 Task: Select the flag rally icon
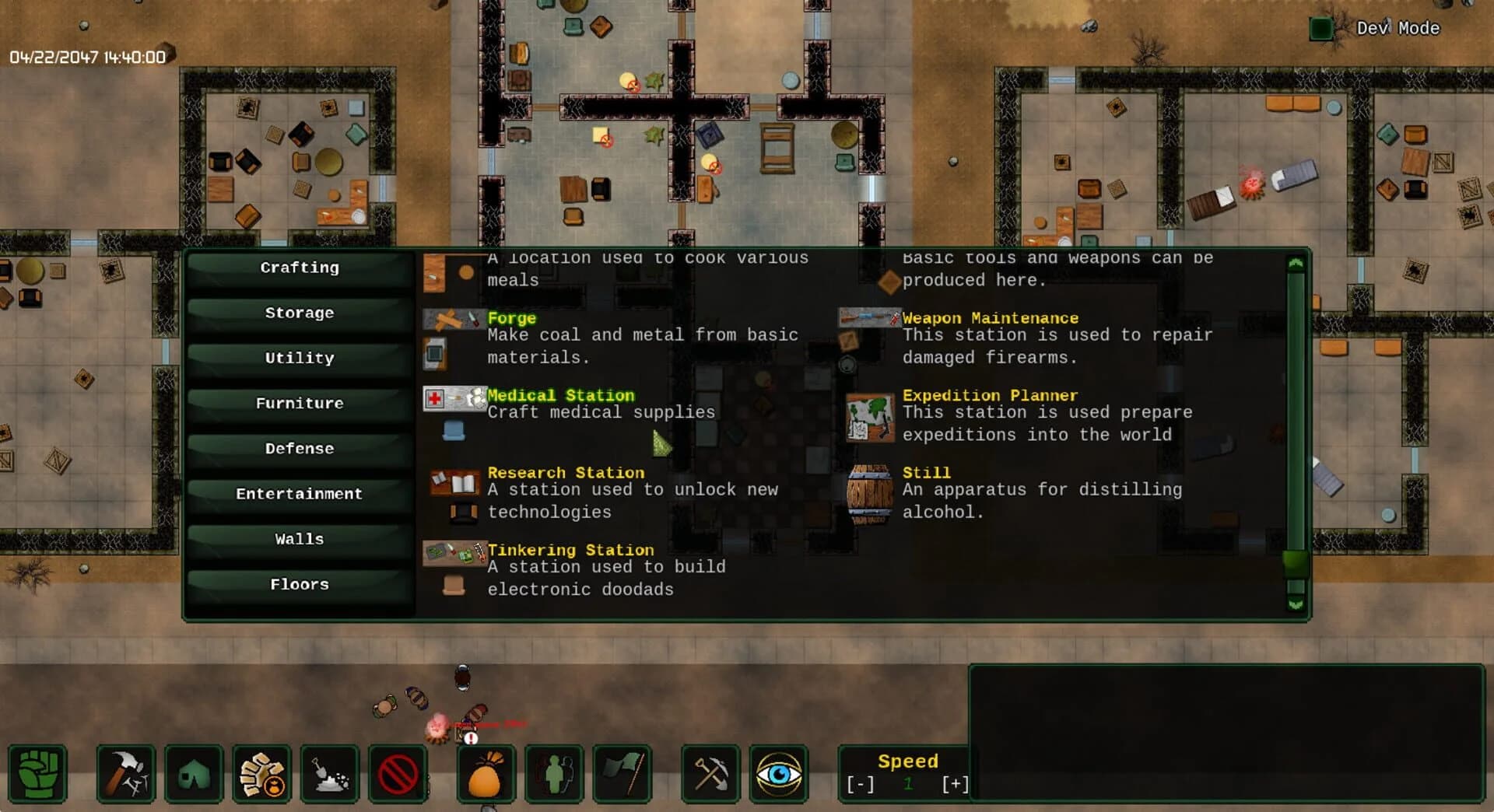pyautogui.click(x=622, y=774)
